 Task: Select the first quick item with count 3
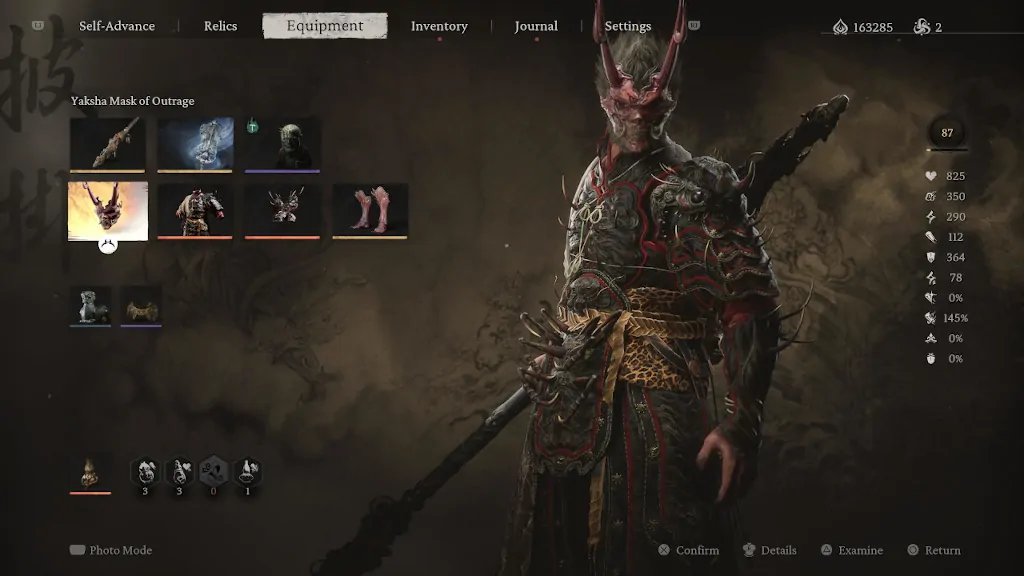(145, 471)
